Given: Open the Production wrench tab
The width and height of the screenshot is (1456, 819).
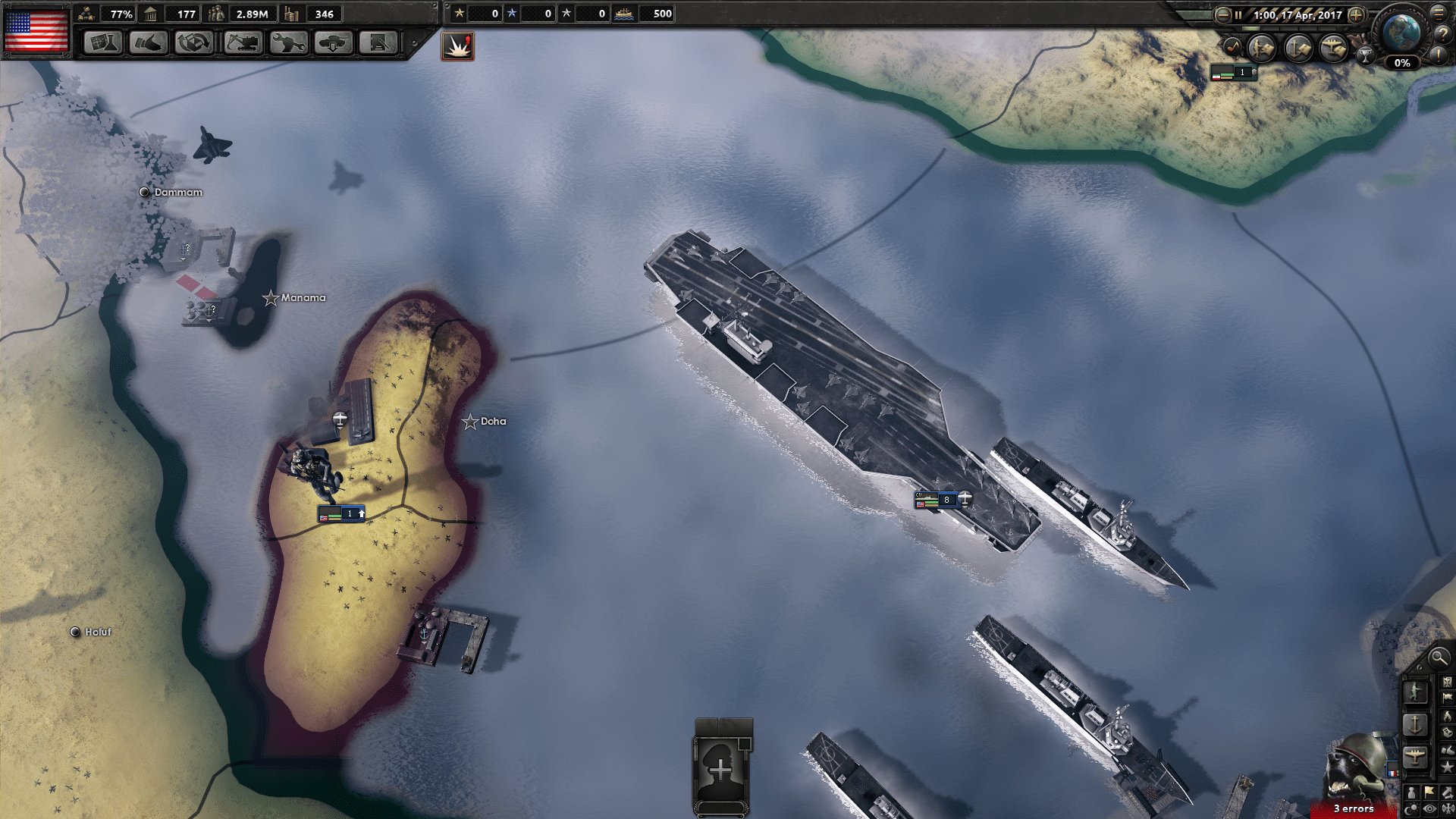Looking at the screenshot, I should pos(287,42).
